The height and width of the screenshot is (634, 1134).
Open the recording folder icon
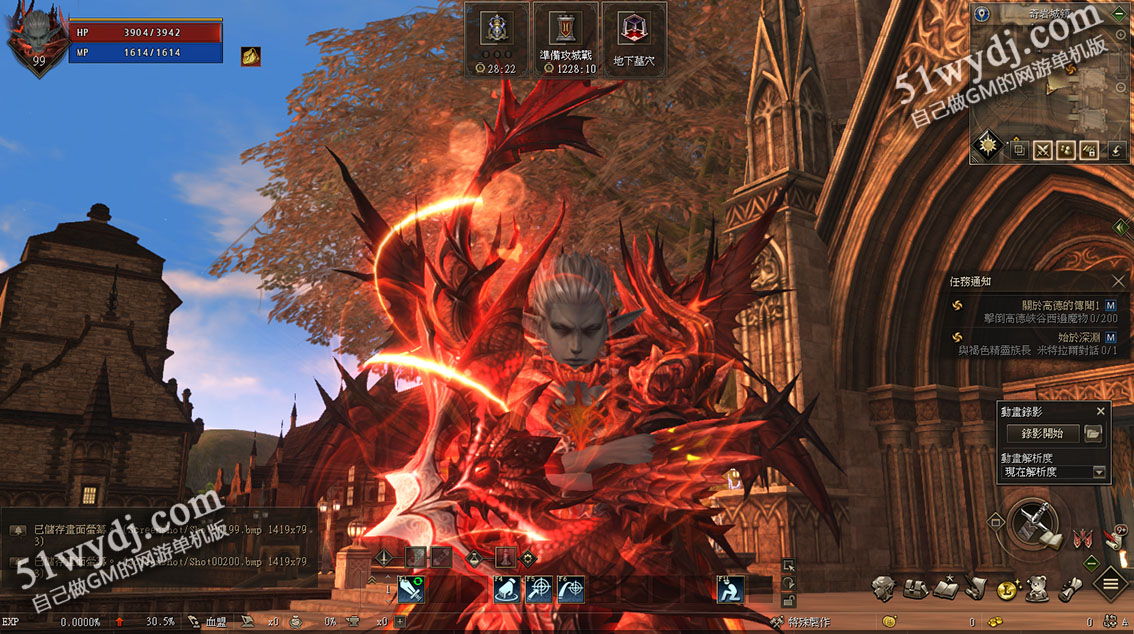[1093, 433]
